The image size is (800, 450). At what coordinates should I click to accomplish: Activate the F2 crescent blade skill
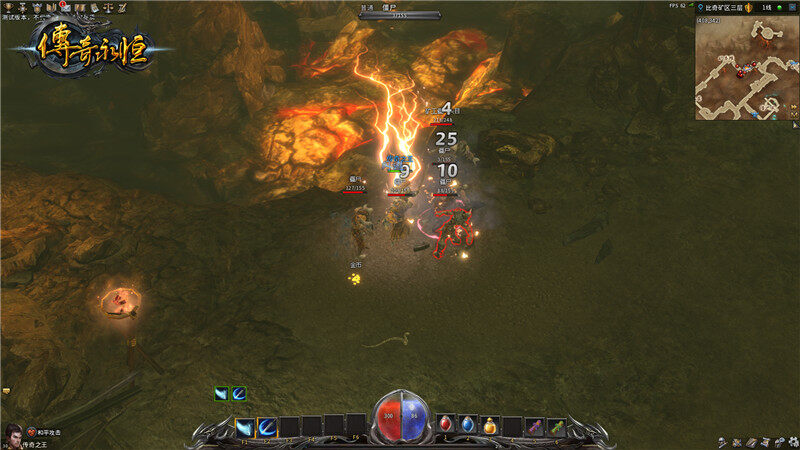coord(267,427)
